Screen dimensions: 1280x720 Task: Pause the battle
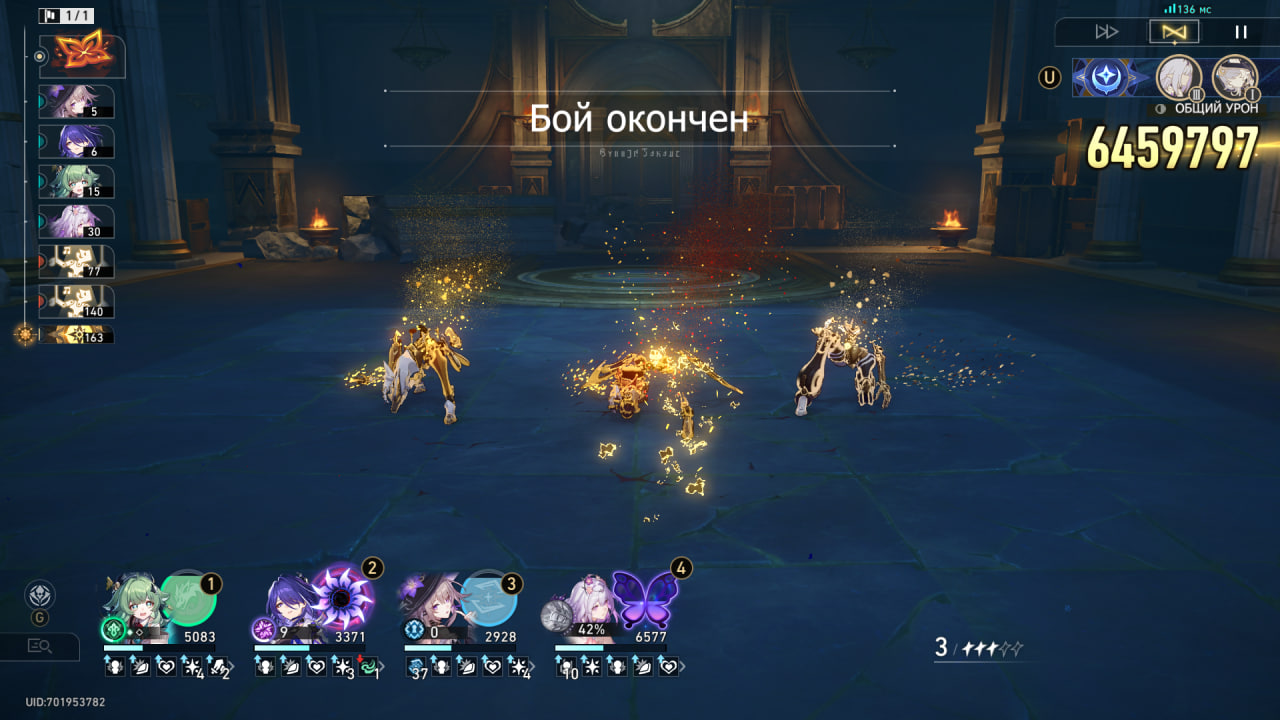[1240, 32]
